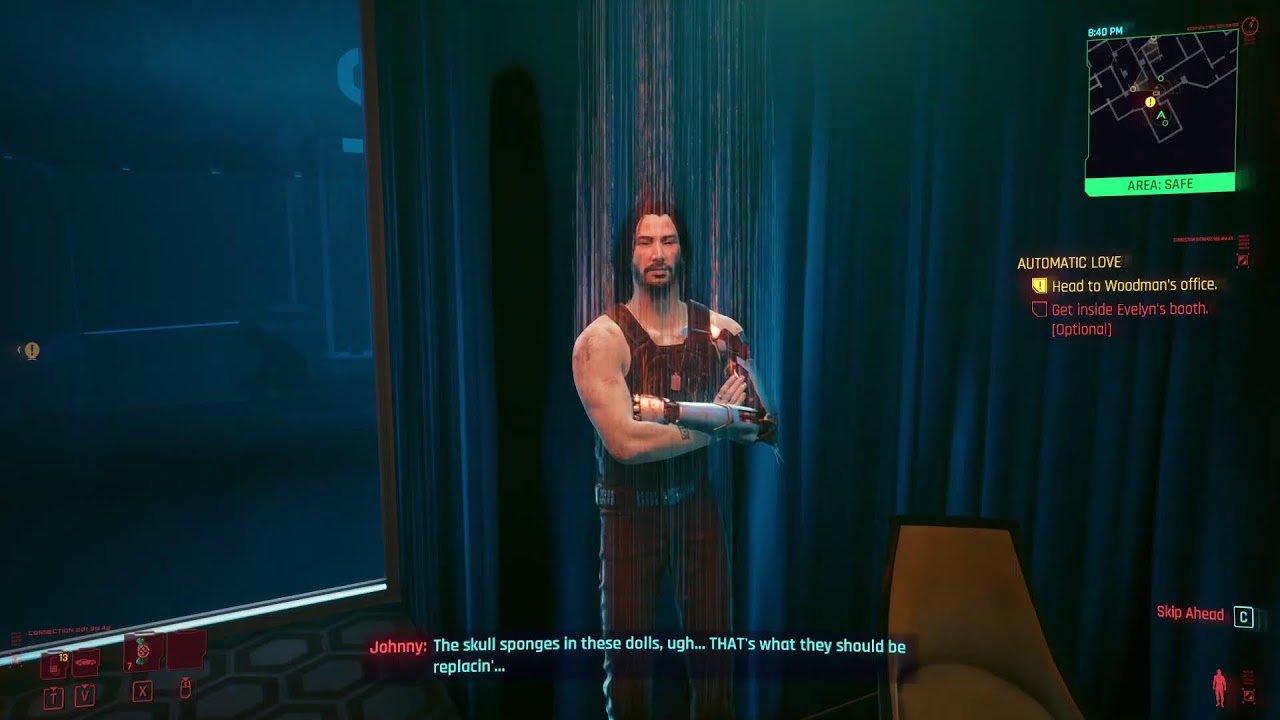Click the red module icon below the quest log

(1243, 260)
